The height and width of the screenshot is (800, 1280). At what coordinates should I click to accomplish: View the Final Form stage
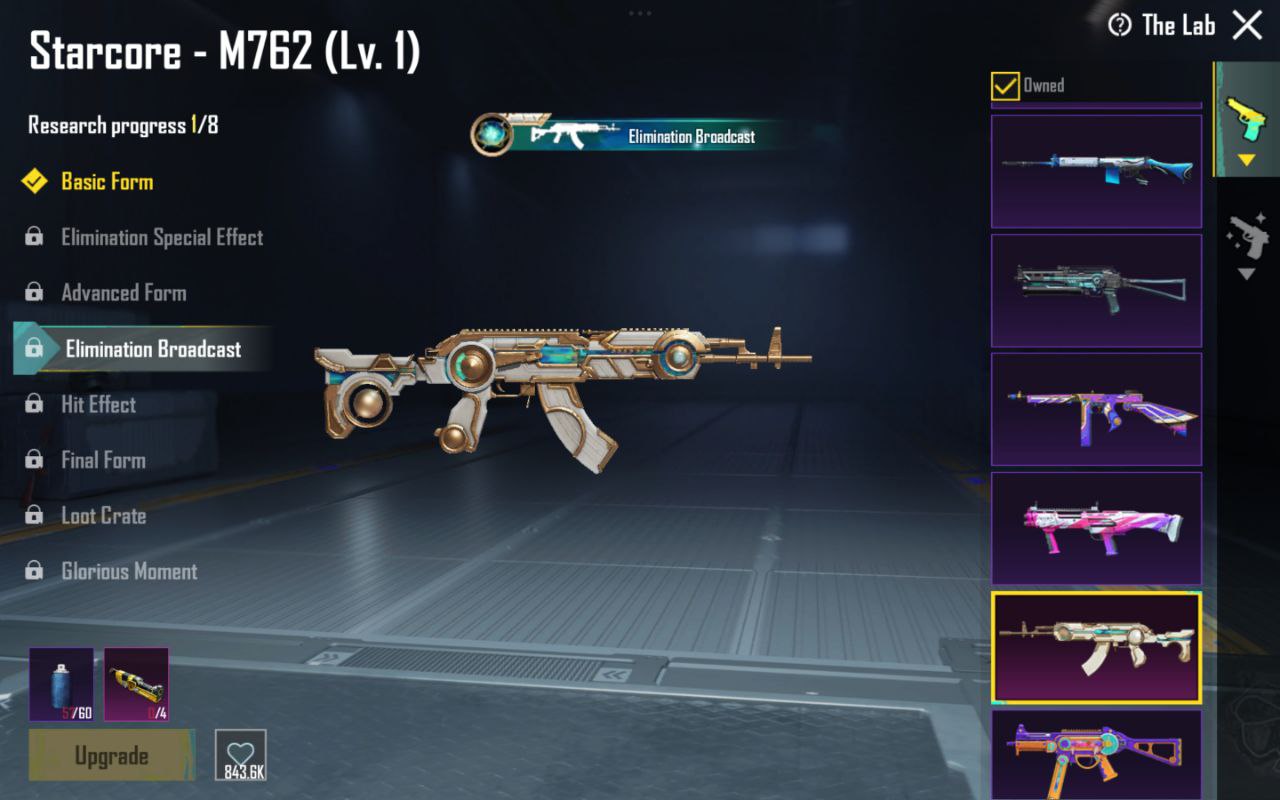[x=103, y=461]
